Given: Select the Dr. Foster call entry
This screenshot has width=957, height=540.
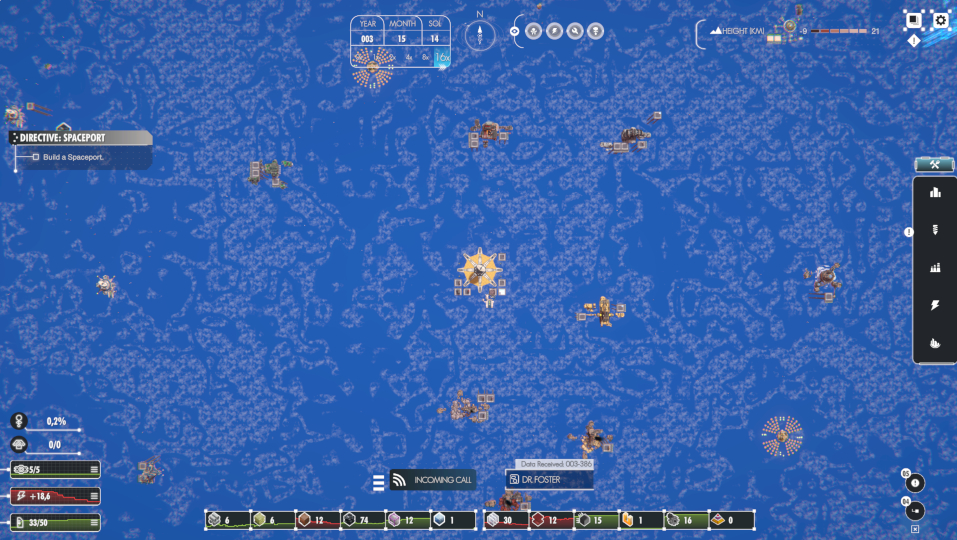Looking at the screenshot, I should pyautogui.click(x=548, y=480).
